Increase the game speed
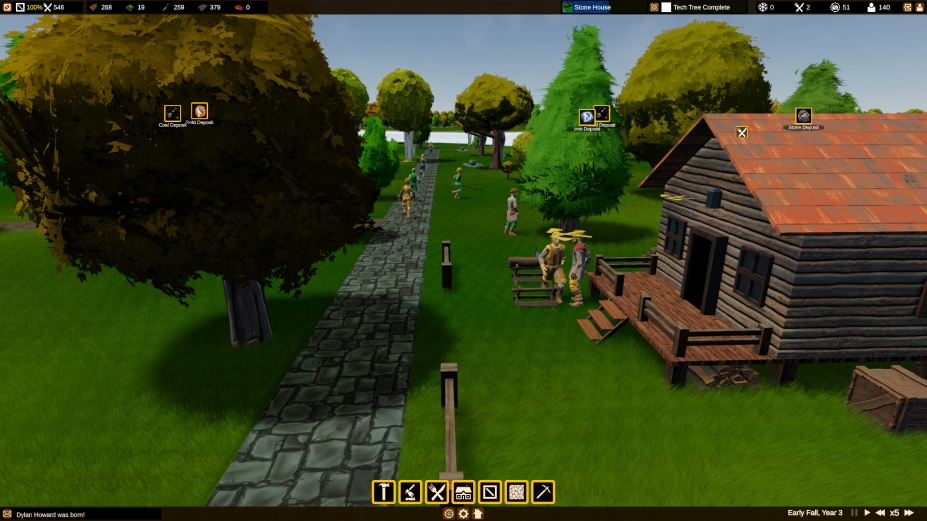Image resolution: width=927 pixels, height=521 pixels. click(909, 513)
